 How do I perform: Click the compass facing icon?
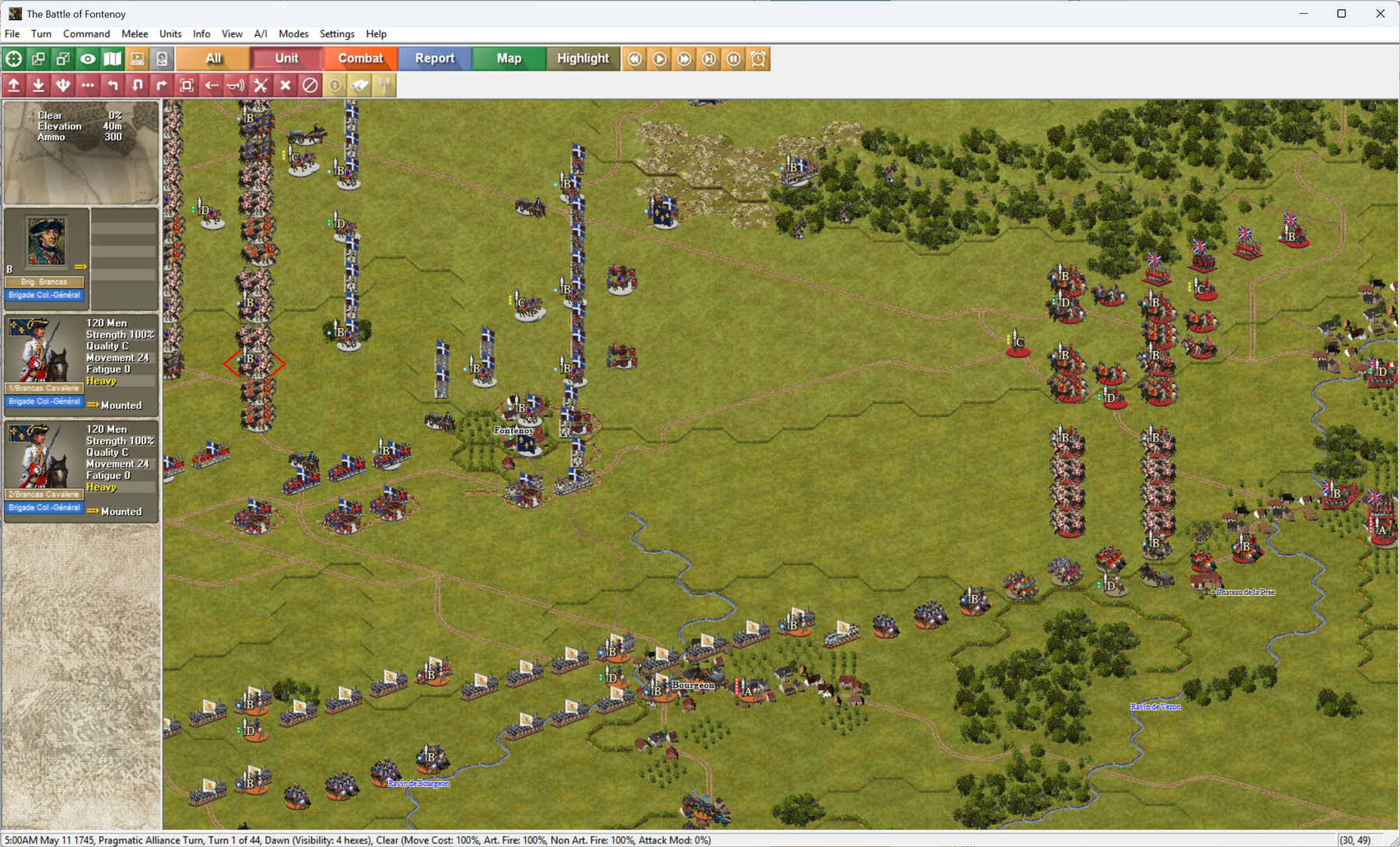pyautogui.click(x=334, y=86)
